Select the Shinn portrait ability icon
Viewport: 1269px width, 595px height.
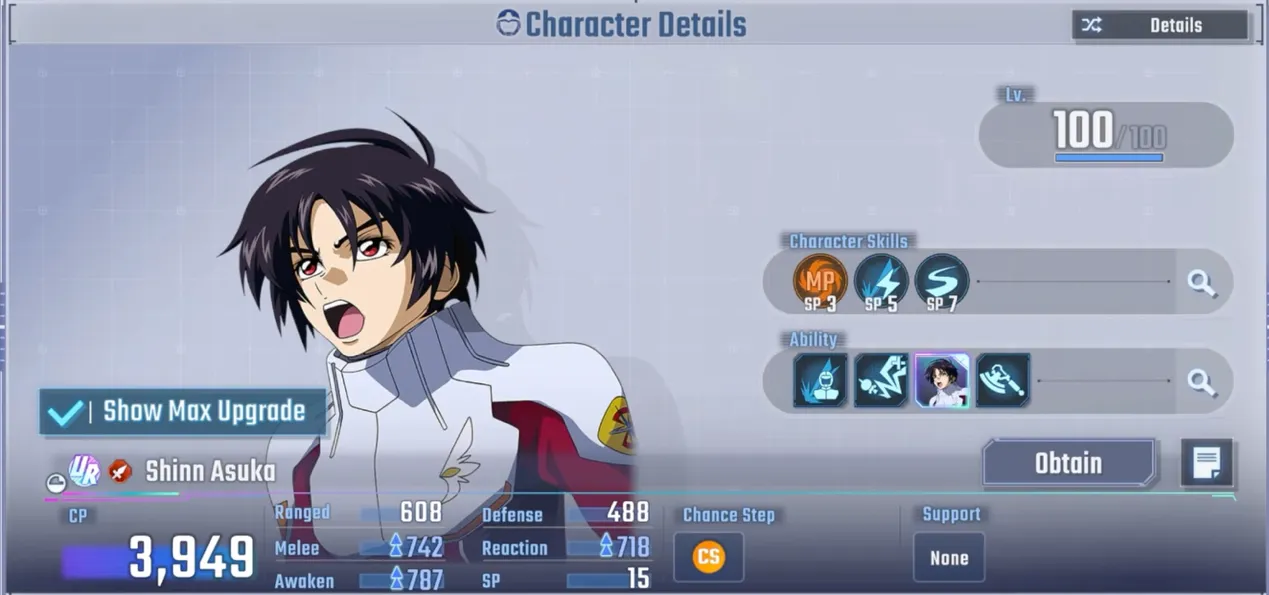942,380
